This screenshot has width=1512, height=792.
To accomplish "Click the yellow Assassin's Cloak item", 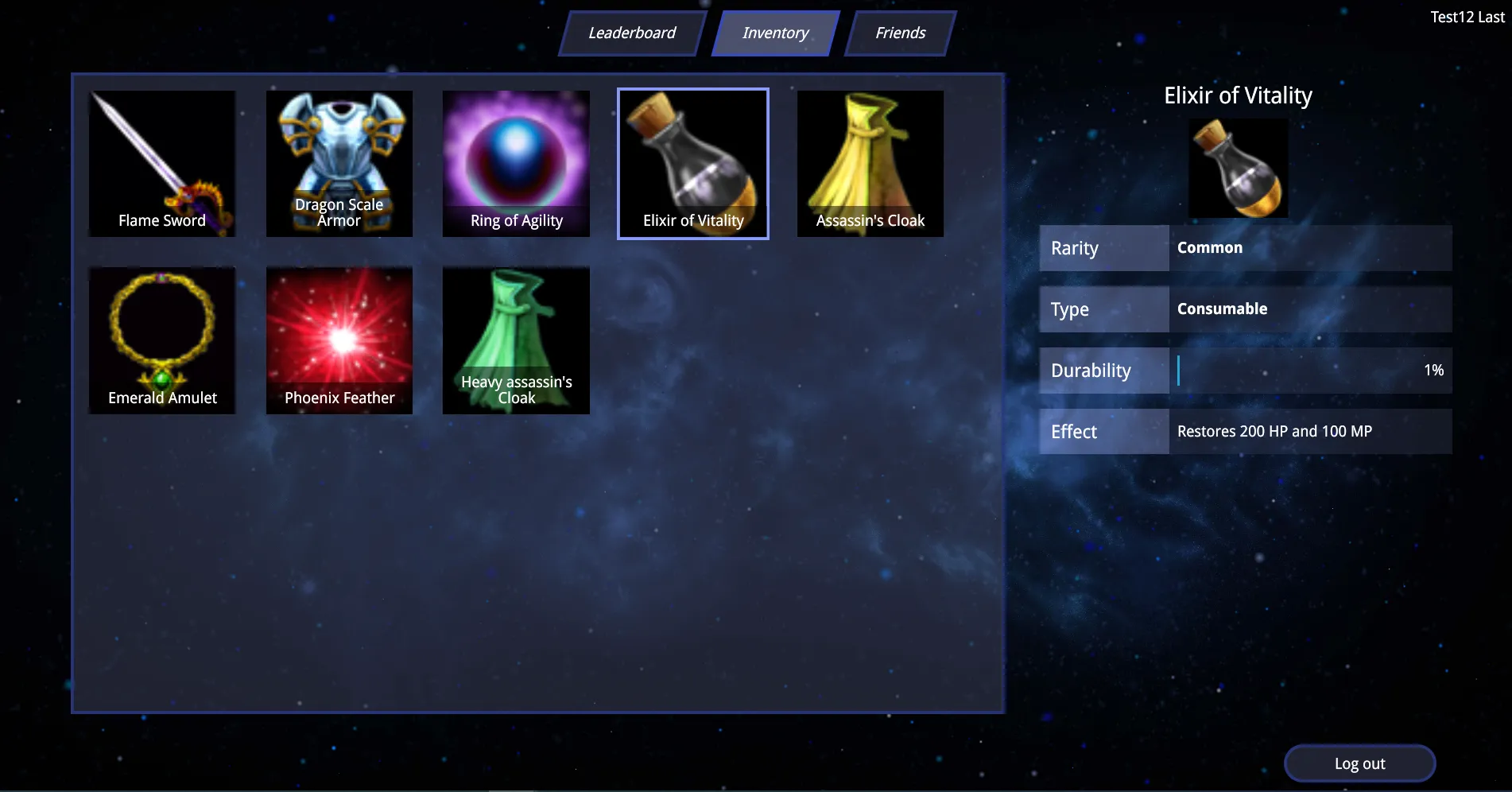I will [870, 164].
